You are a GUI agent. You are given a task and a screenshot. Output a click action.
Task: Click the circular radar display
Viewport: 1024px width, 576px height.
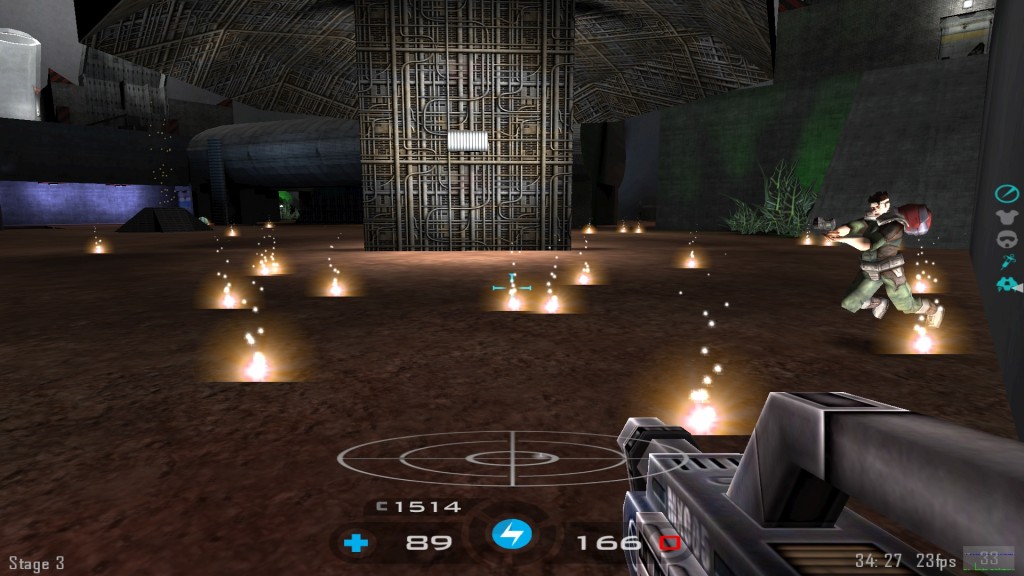click(513, 459)
